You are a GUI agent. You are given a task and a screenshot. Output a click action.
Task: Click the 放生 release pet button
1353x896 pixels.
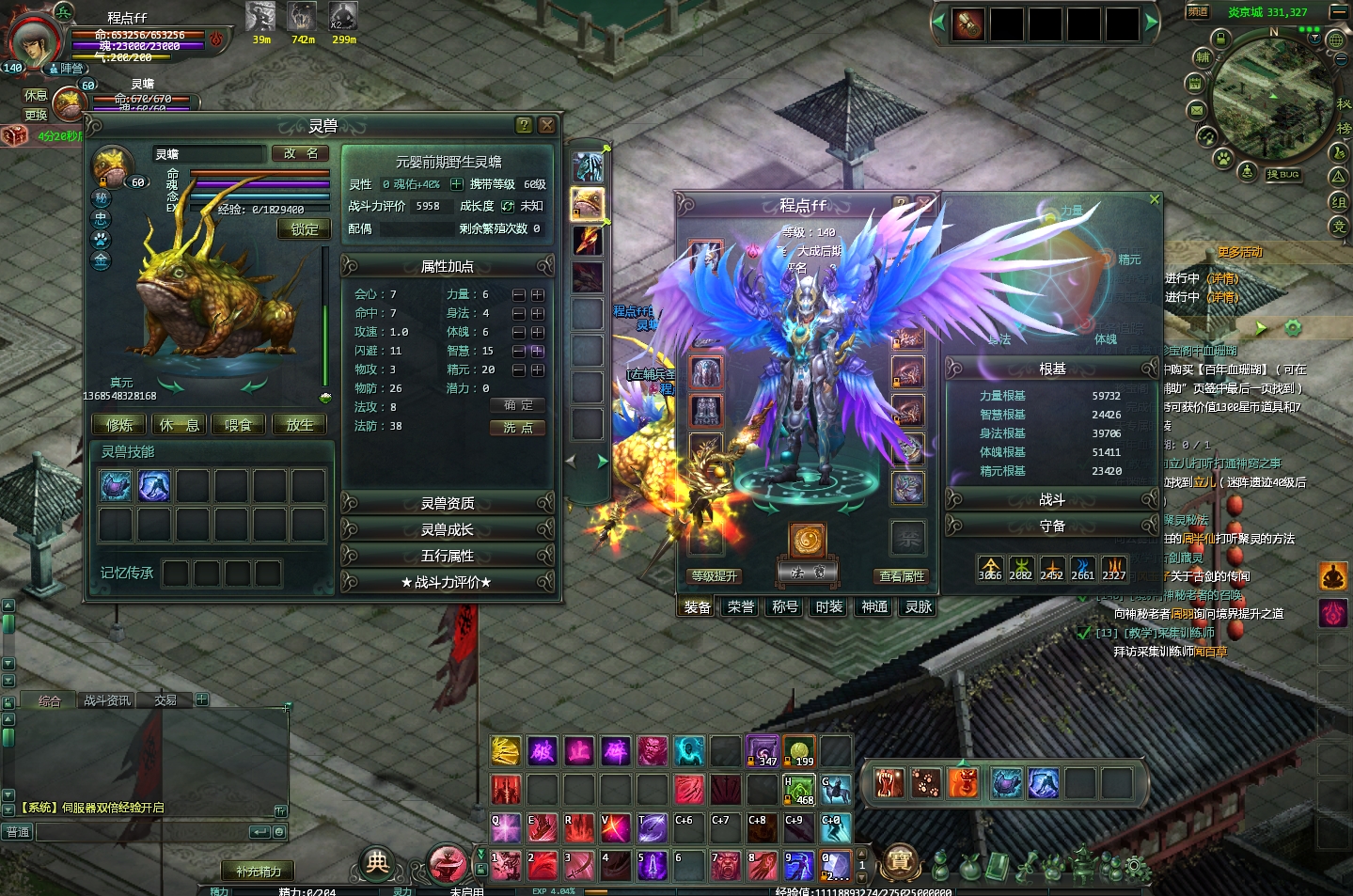click(299, 425)
